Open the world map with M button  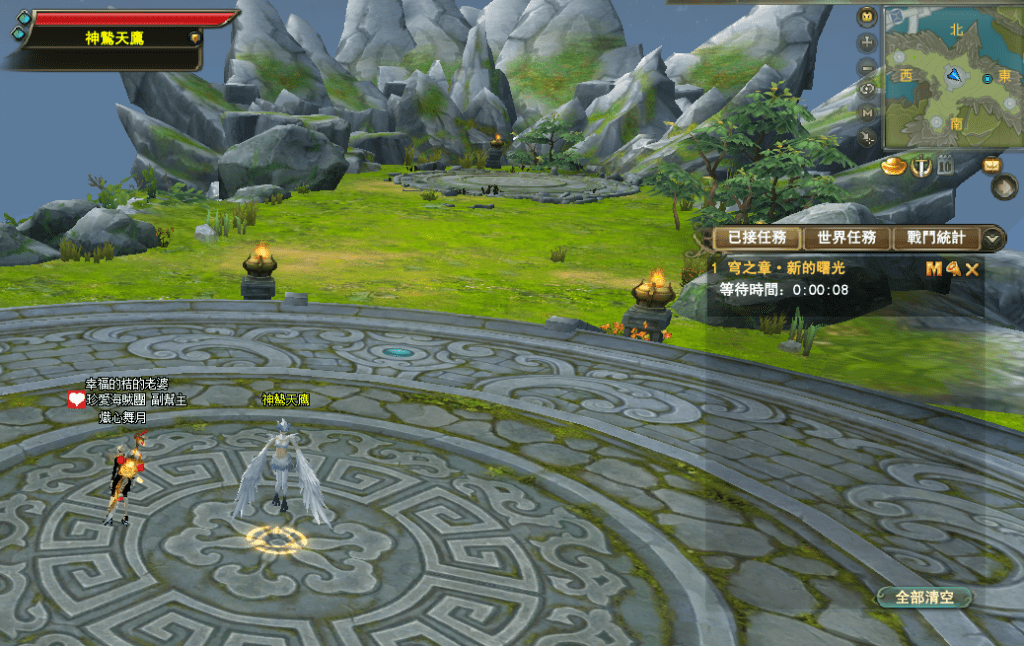867,115
